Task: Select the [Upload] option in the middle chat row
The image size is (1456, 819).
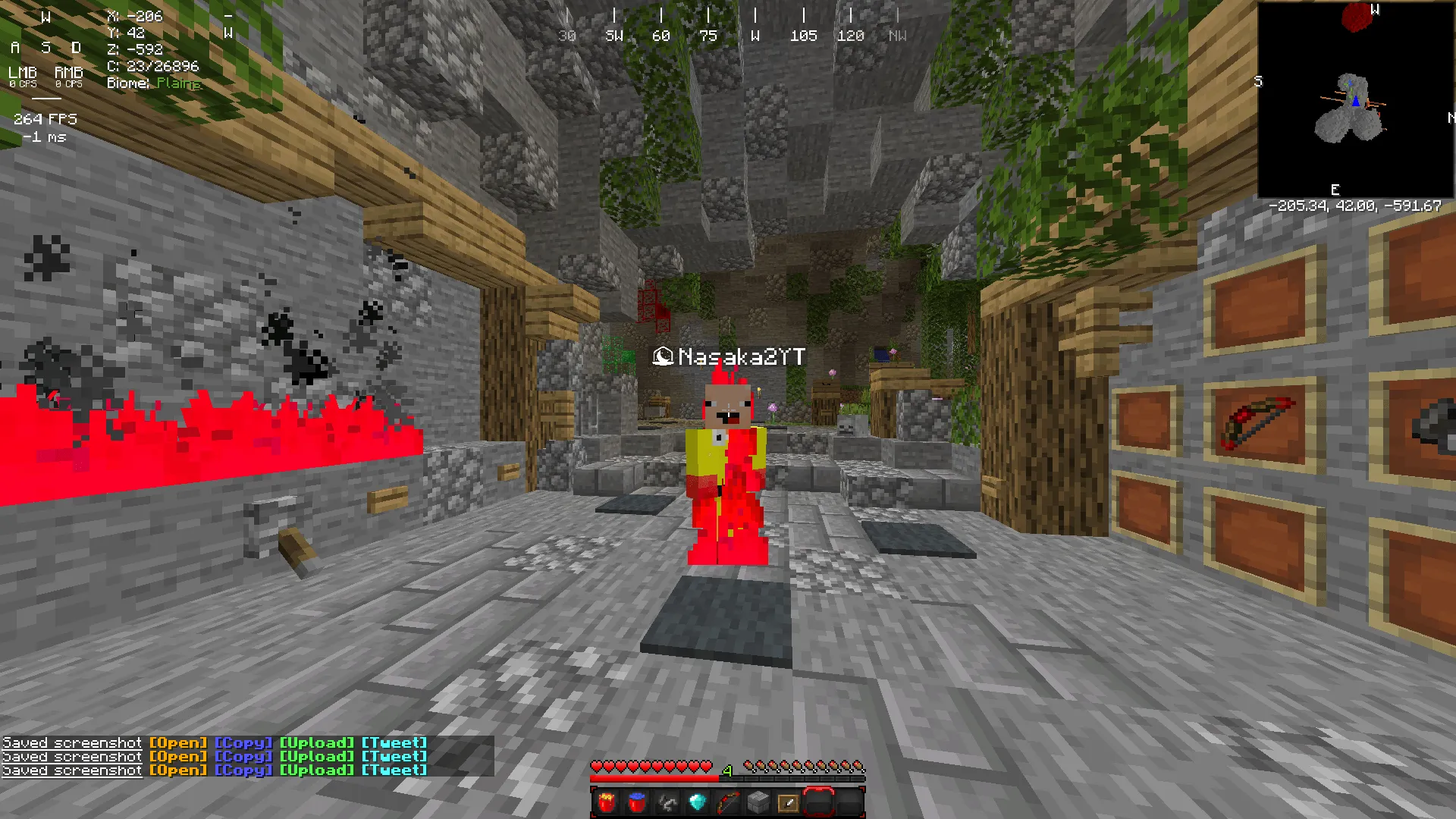Action: [x=316, y=756]
